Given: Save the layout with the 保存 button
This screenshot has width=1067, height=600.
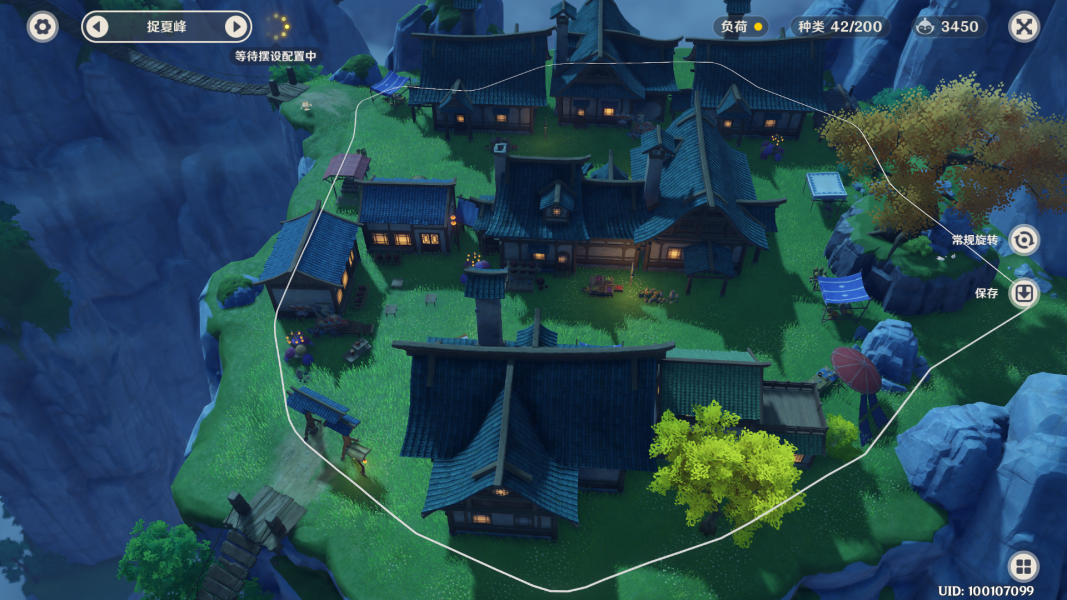Looking at the screenshot, I should pyautogui.click(x=1024, y=293).
